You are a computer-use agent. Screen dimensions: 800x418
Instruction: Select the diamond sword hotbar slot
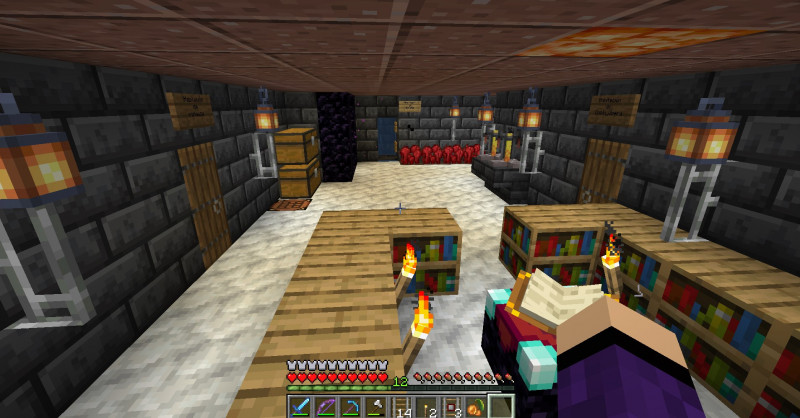click(x=300, y=407)
